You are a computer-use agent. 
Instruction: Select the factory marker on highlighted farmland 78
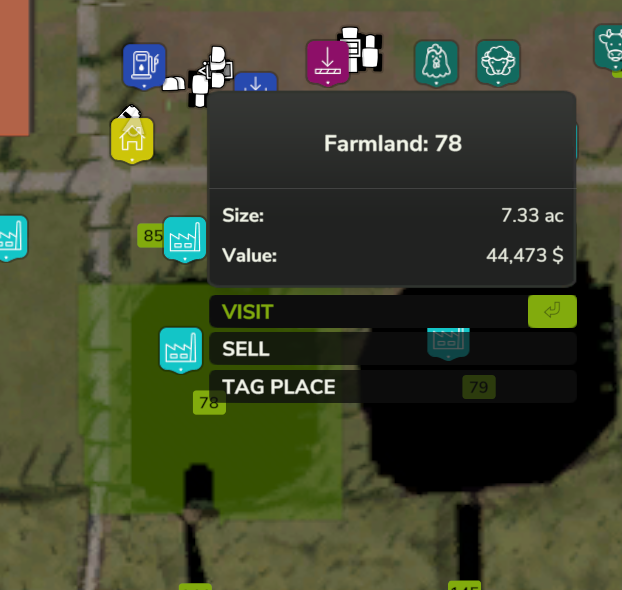[181, 349]
